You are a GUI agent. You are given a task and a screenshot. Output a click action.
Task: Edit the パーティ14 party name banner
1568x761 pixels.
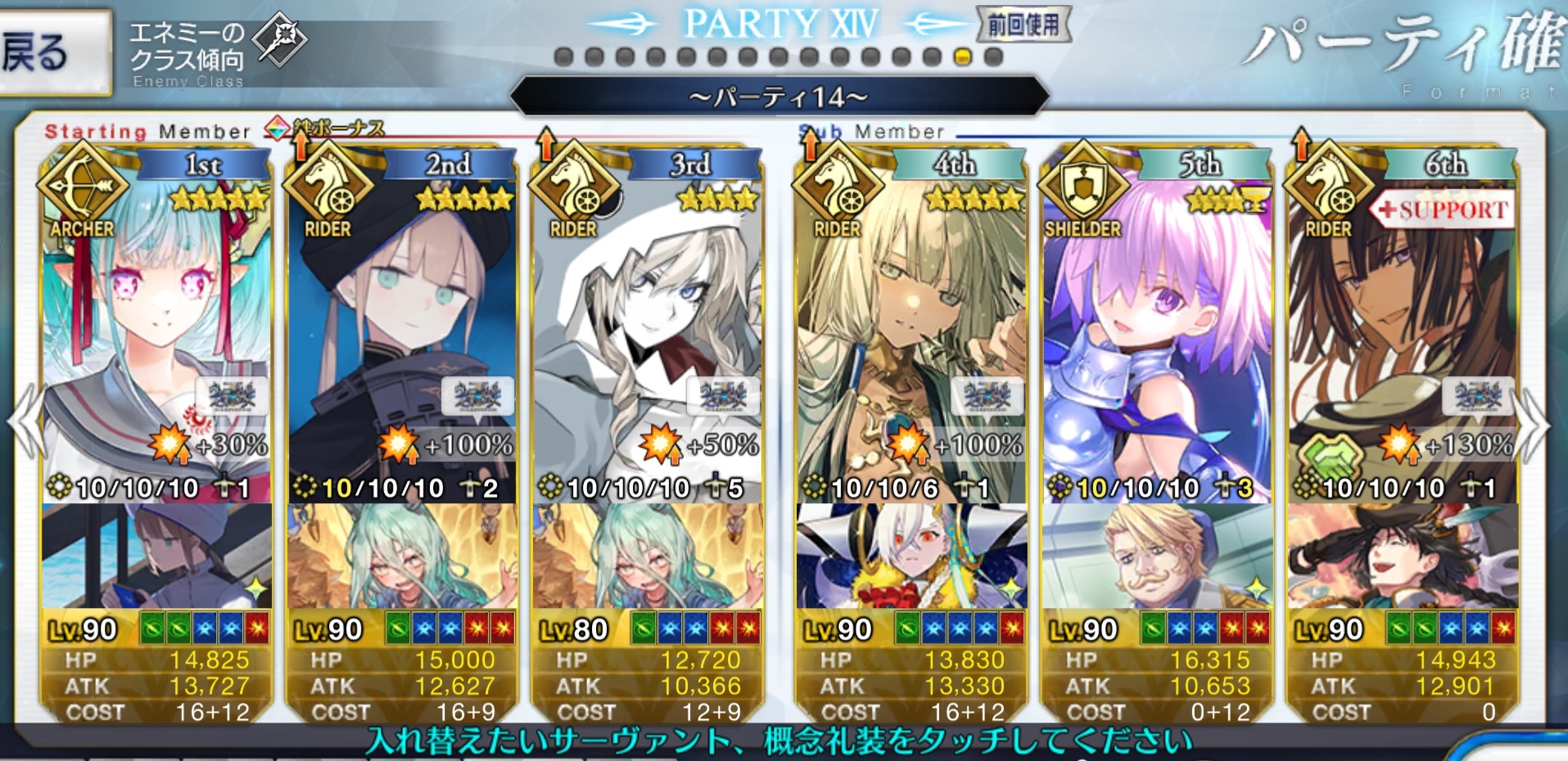[779, 97]
